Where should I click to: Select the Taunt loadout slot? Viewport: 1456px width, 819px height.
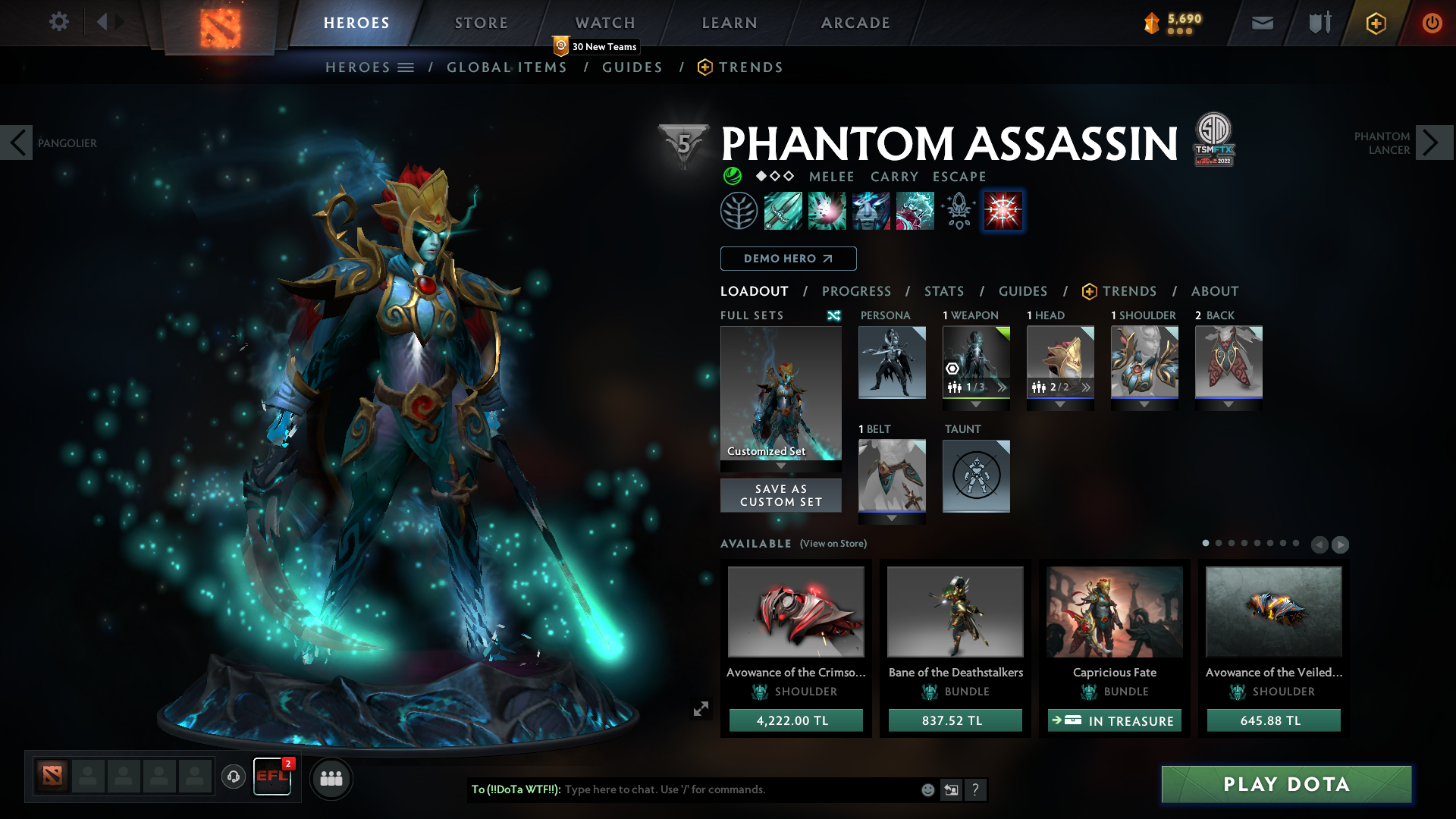[x=976, y=475]
